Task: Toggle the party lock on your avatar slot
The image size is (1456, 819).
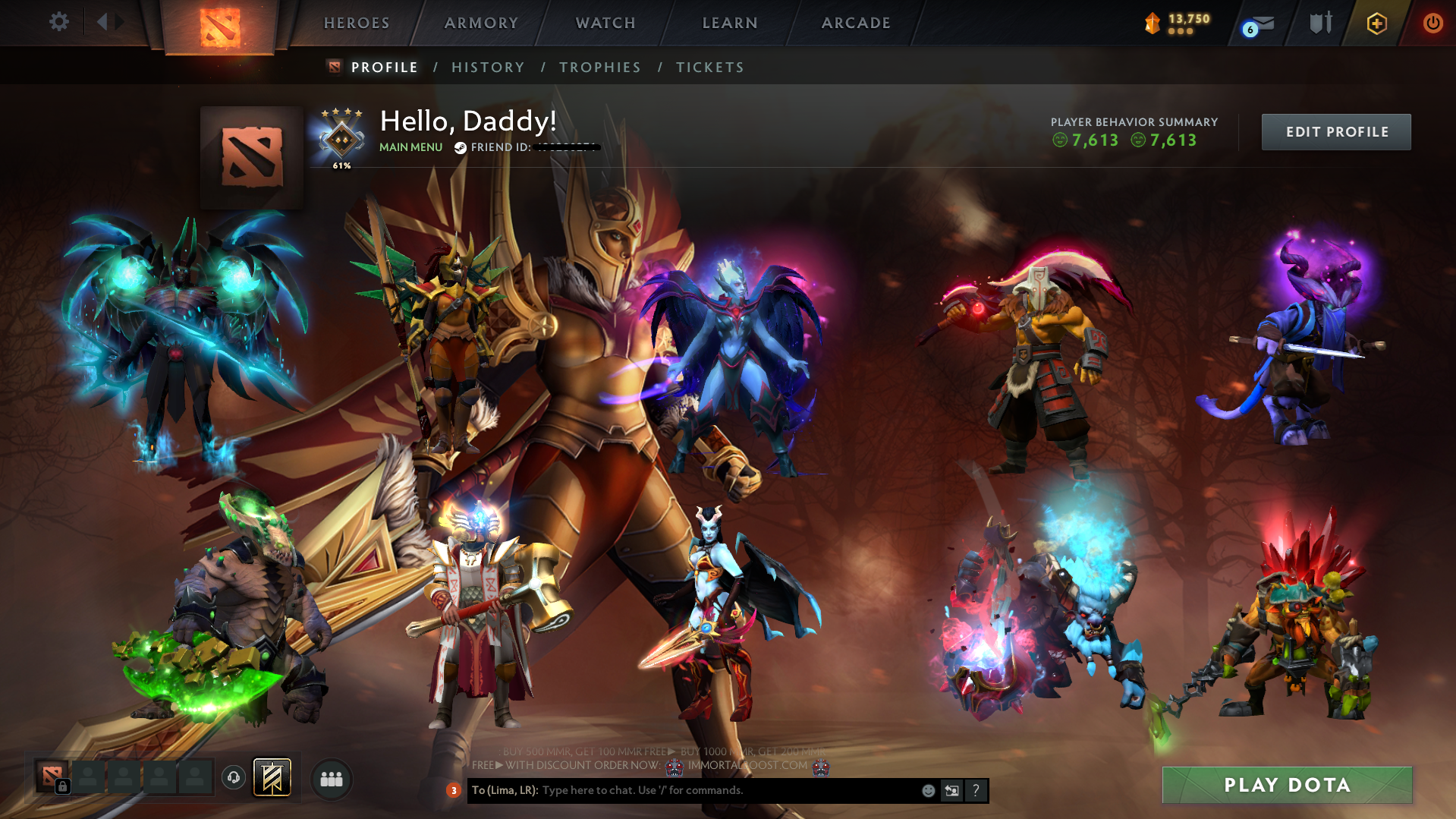Action: click(x=63, y=786)
